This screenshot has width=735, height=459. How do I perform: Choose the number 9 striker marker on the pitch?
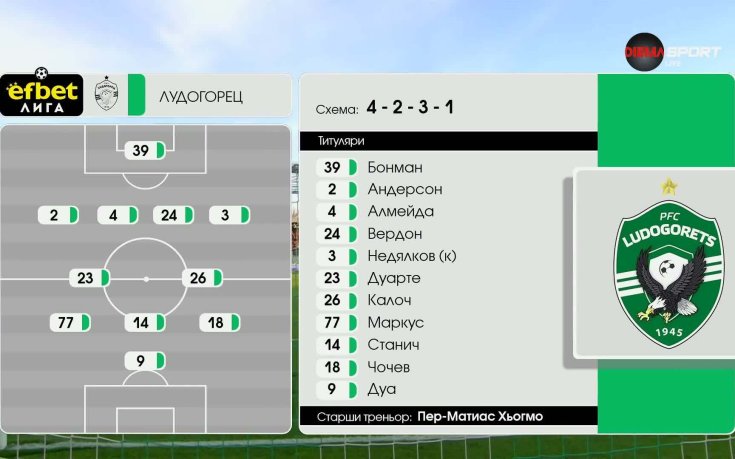[x=145, y=361]
